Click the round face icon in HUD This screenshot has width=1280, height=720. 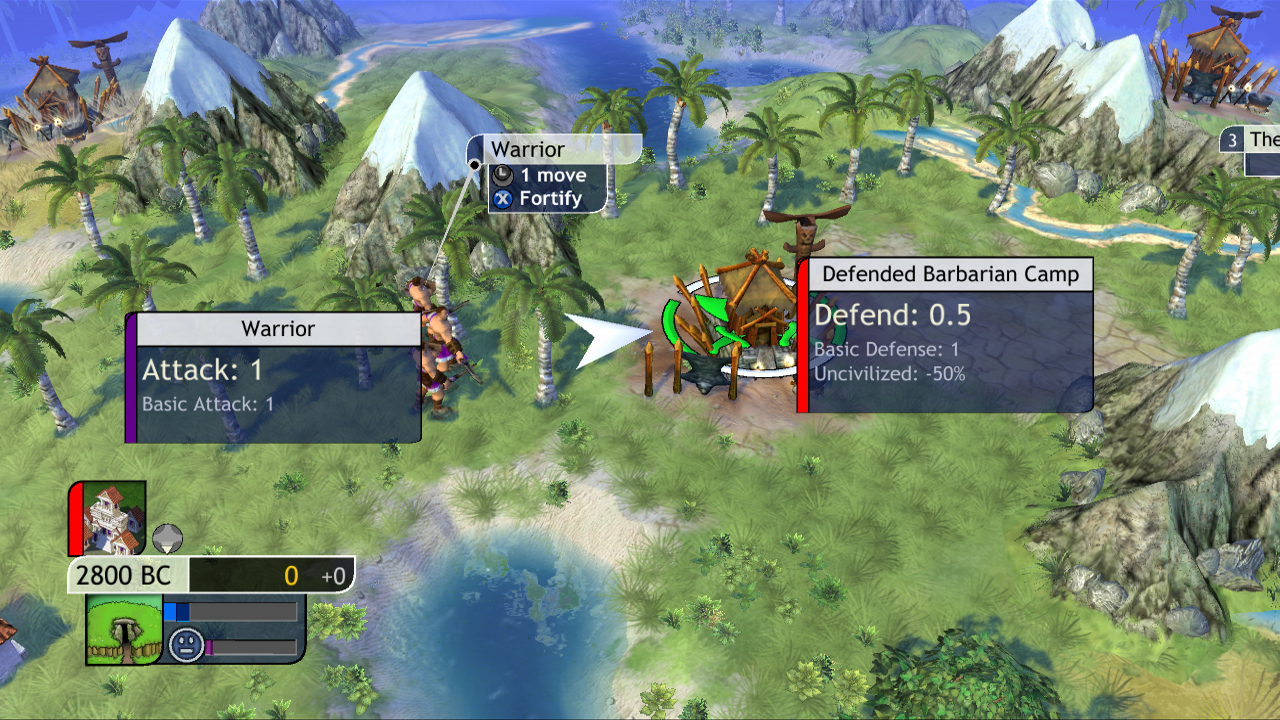click(185, 643)
